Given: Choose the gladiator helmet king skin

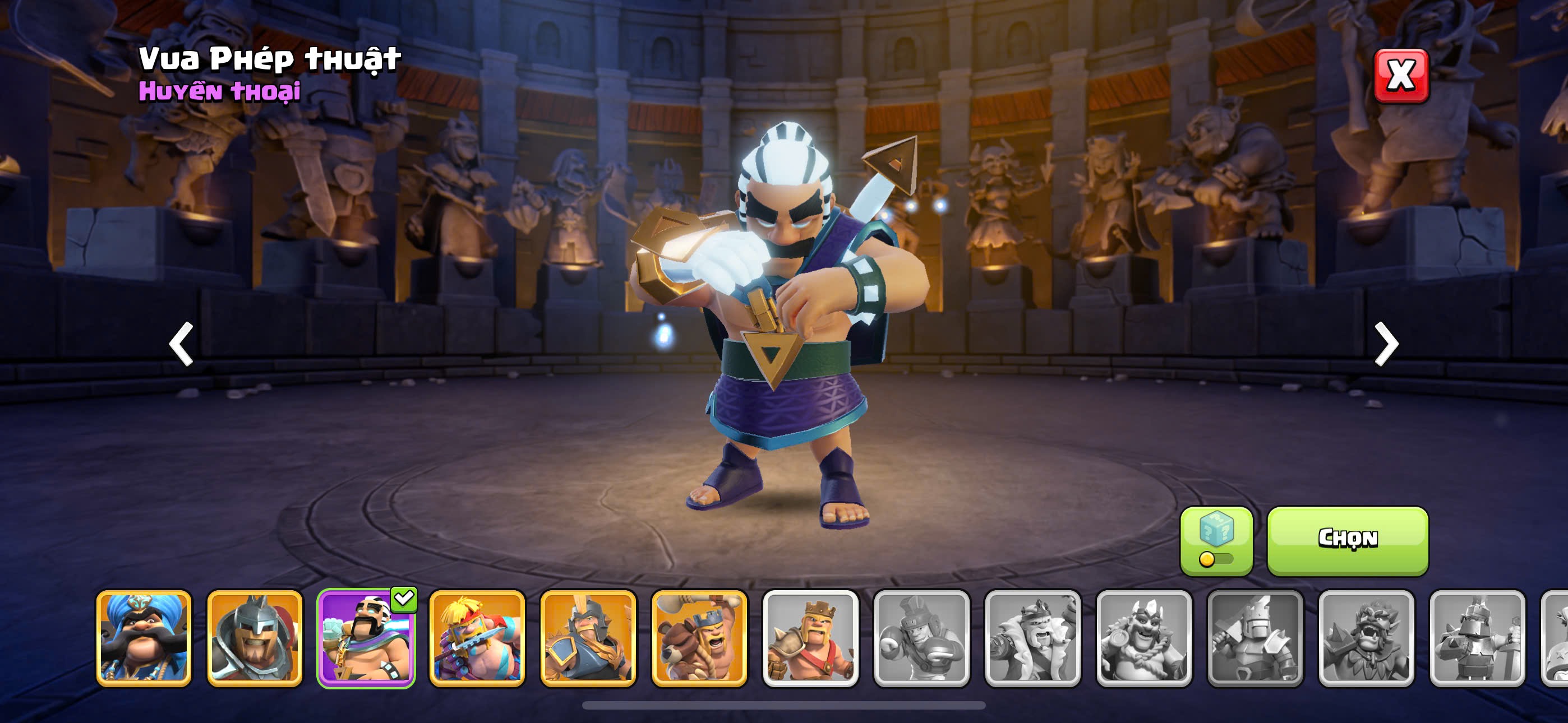Looking at the screenshot, I should 255,638.
